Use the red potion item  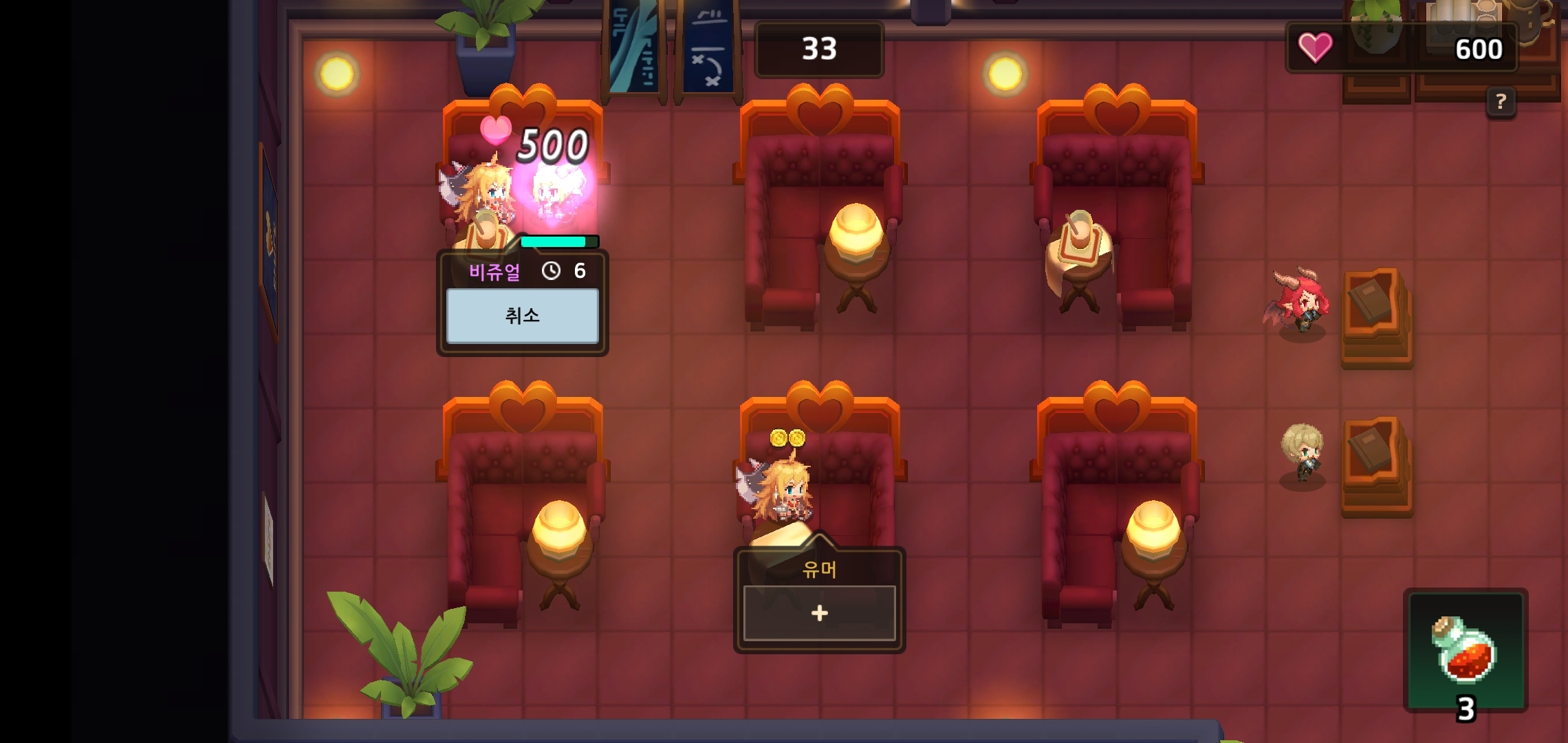click(x=1465, y=650)
